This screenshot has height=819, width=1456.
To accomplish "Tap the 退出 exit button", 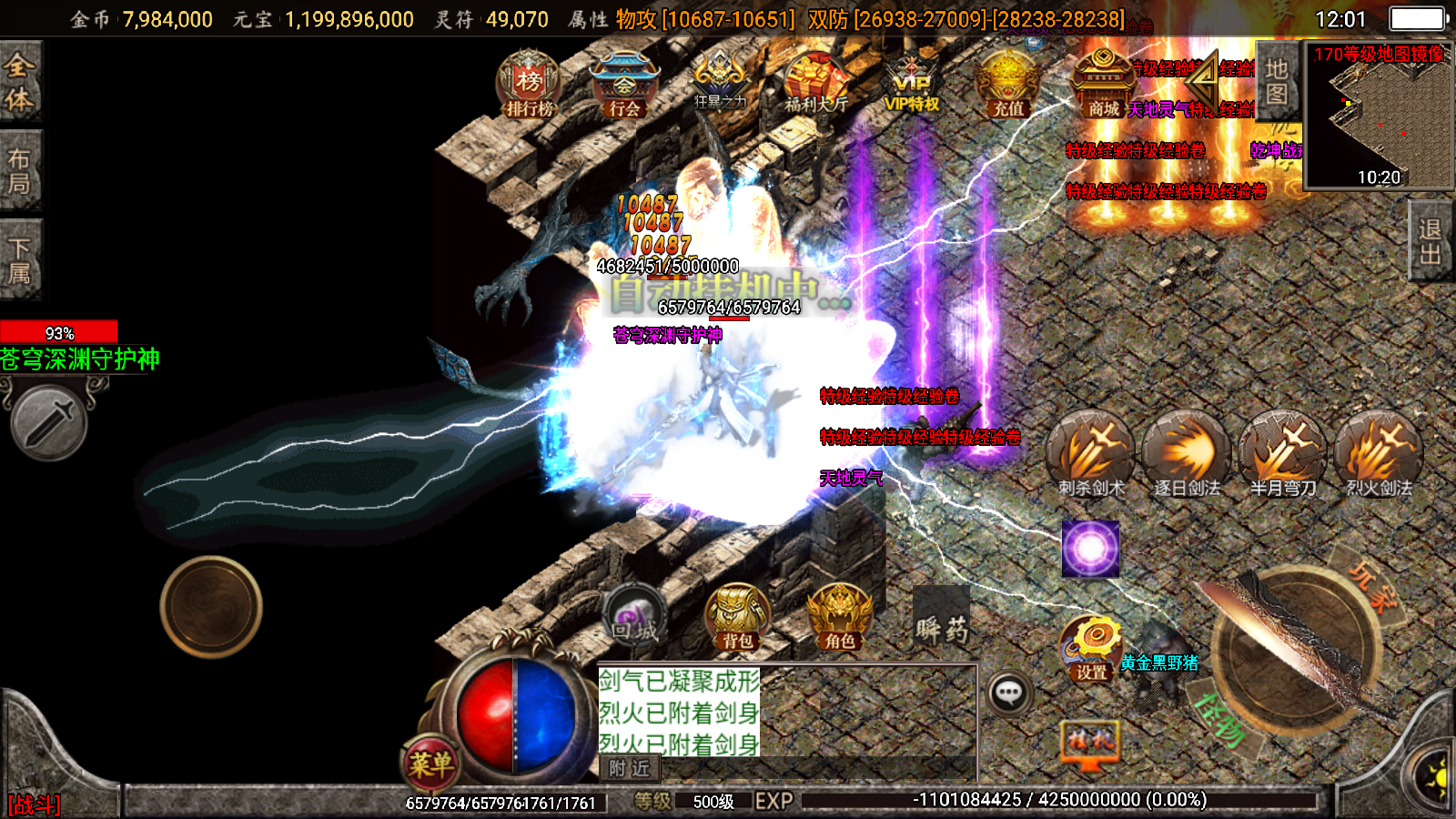I will click(1431, 242).
